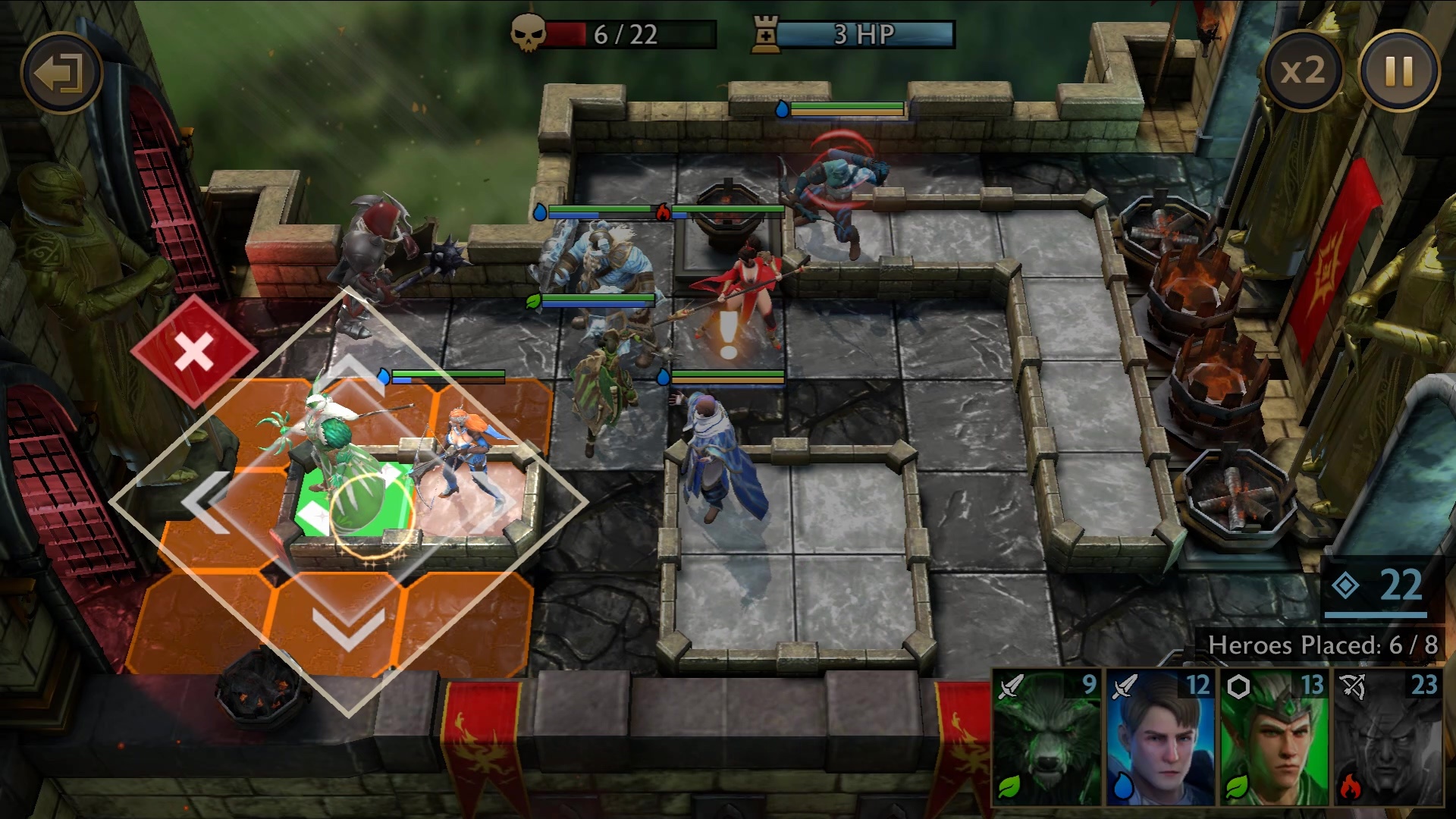Toggle the x2 game speed
The width and height of the screenshot is (1456, 819).
1302,71
